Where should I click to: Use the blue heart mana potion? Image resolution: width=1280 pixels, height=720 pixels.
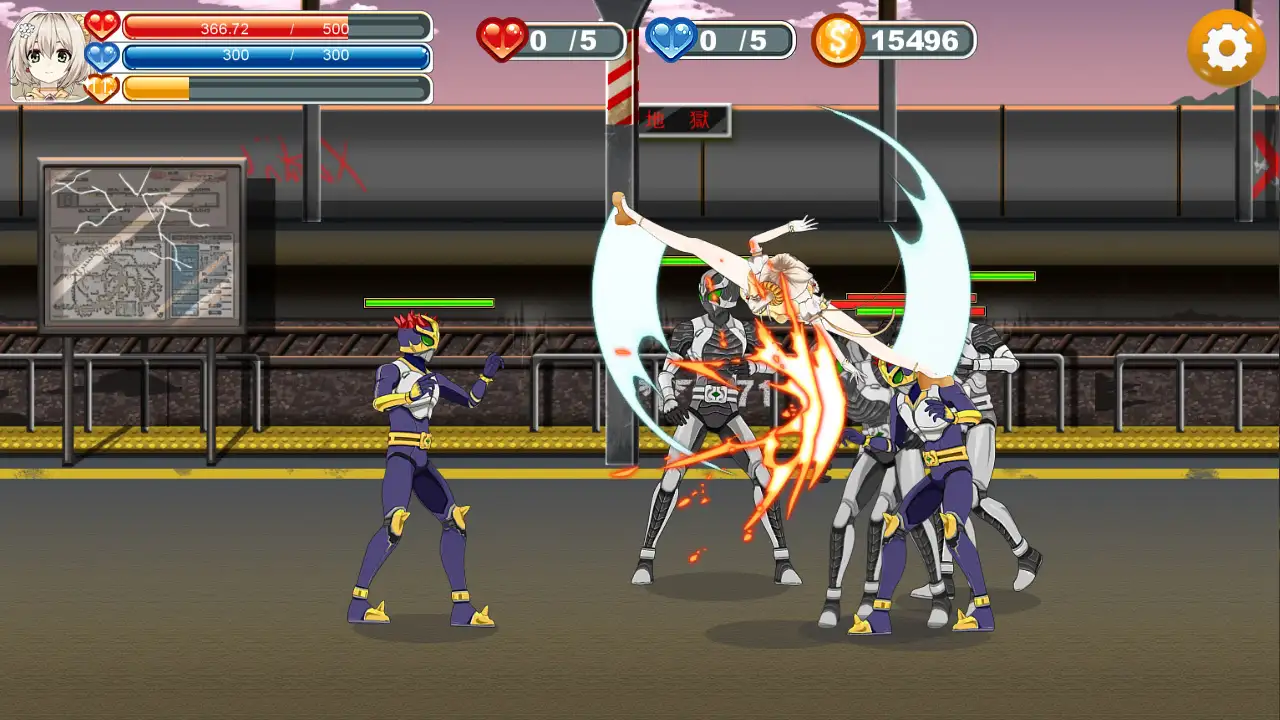671,40
